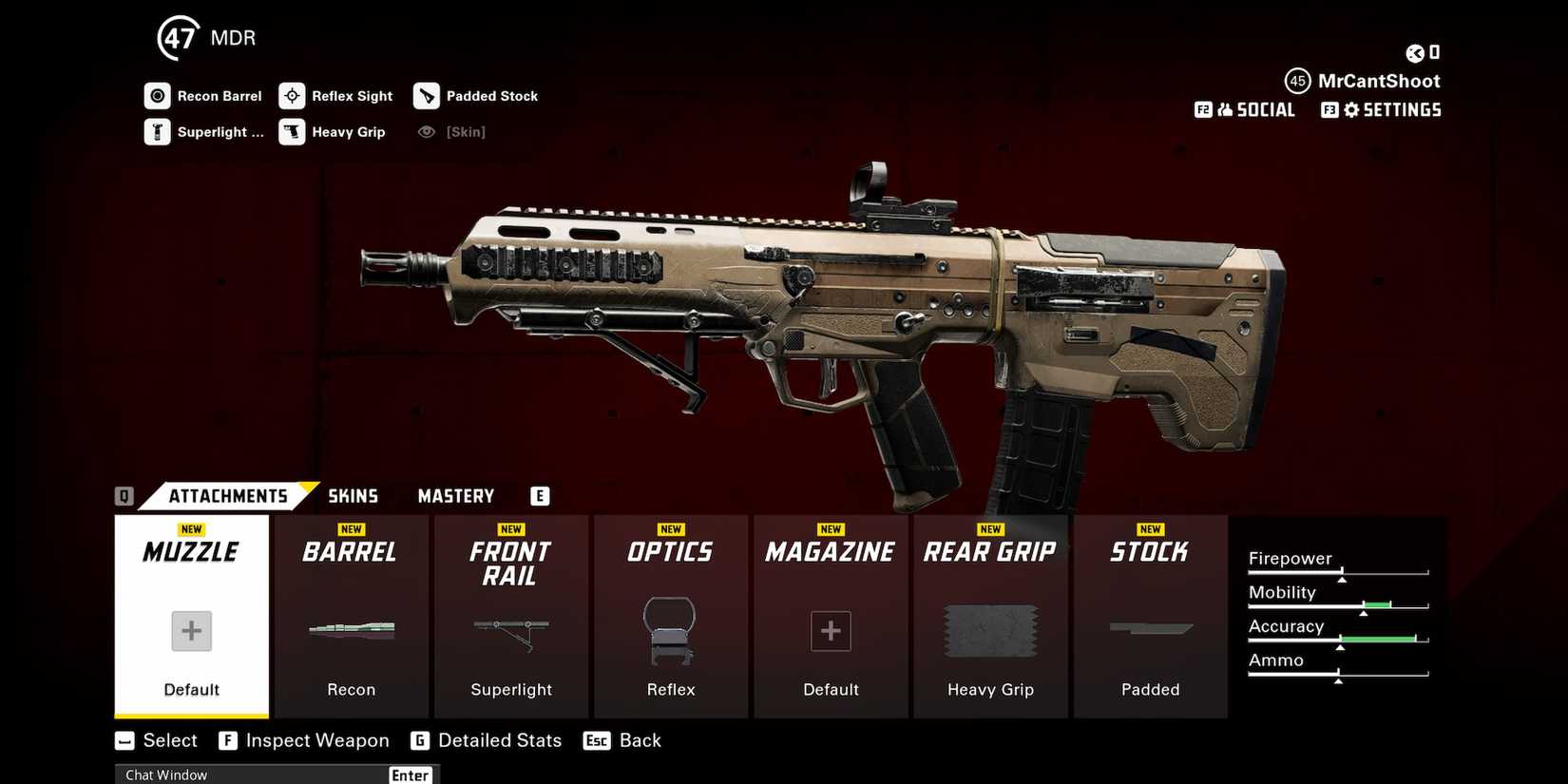Click the Padded Stock attachment icon
The width and height of the screenshot is (1568, 784).
point(427,95)
